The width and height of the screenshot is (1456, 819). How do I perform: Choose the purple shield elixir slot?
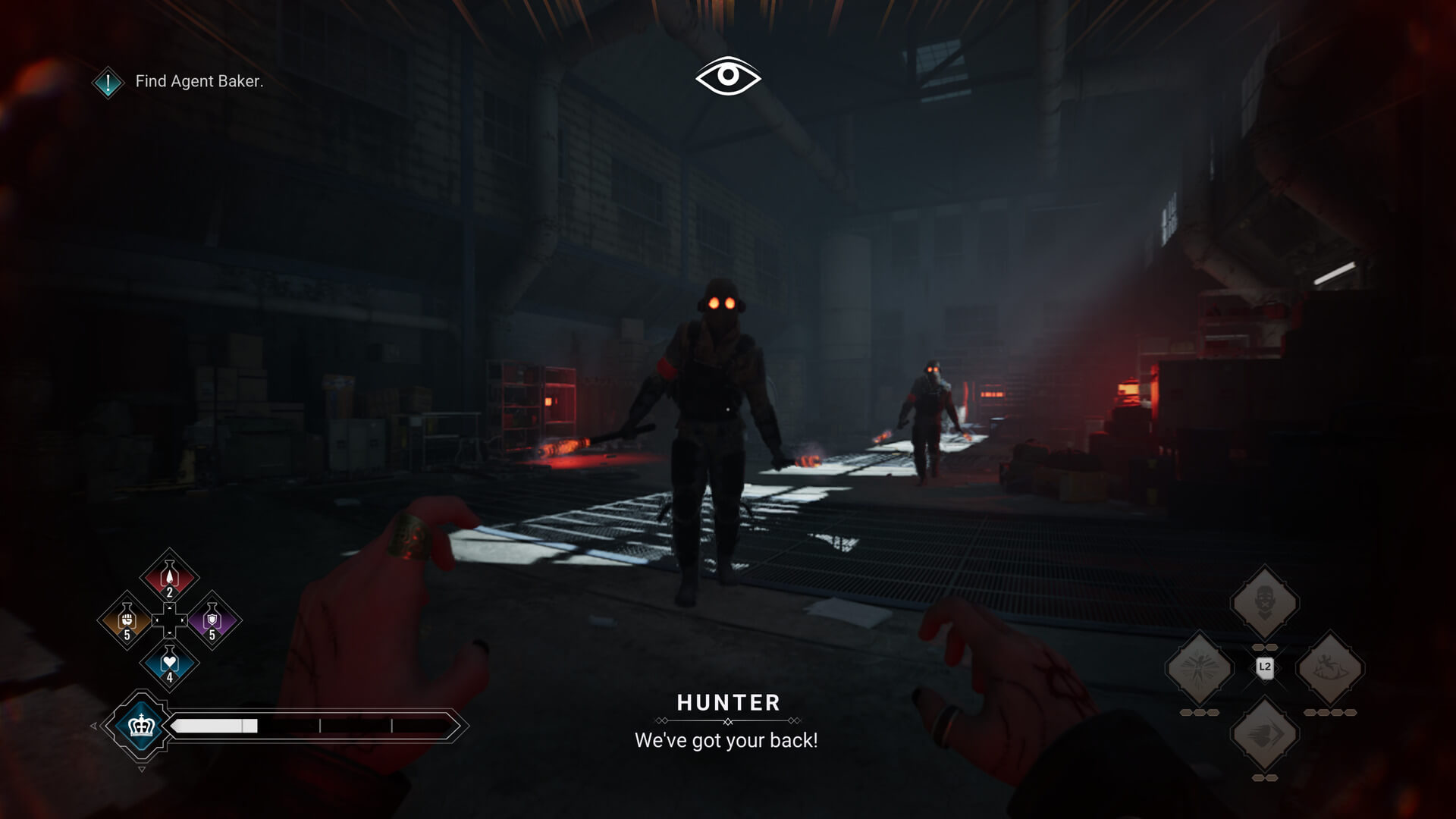[x=212, y=620]
